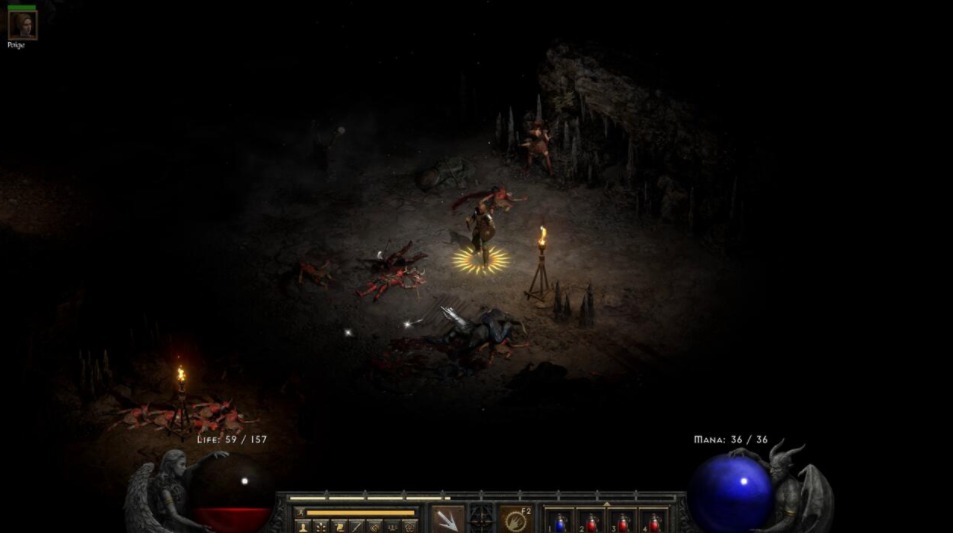Click the crosshair emblem between the skill icons
Image resolution: width=953 pixels, height=533 pixels.
481,519
